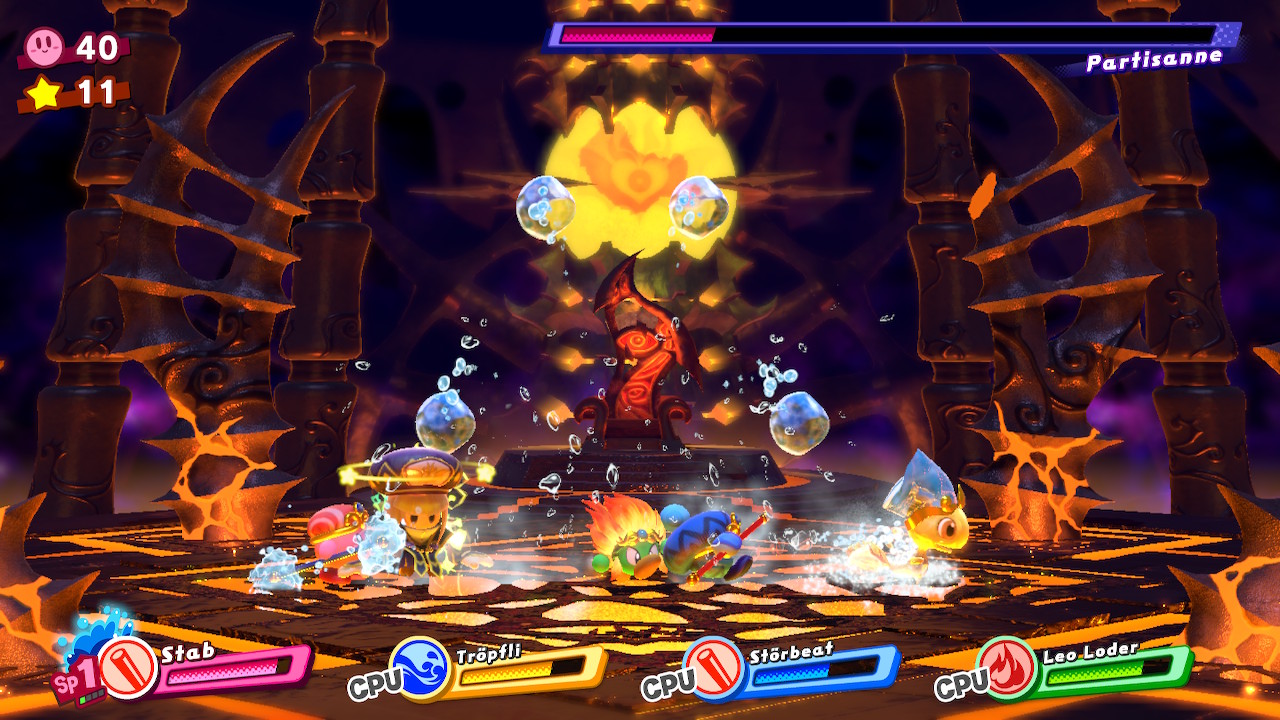Screen dimensions: 1280x720
Task: Select Kirby's Stab ability icon
Action: pyautogui.click(x=129, y=668)
